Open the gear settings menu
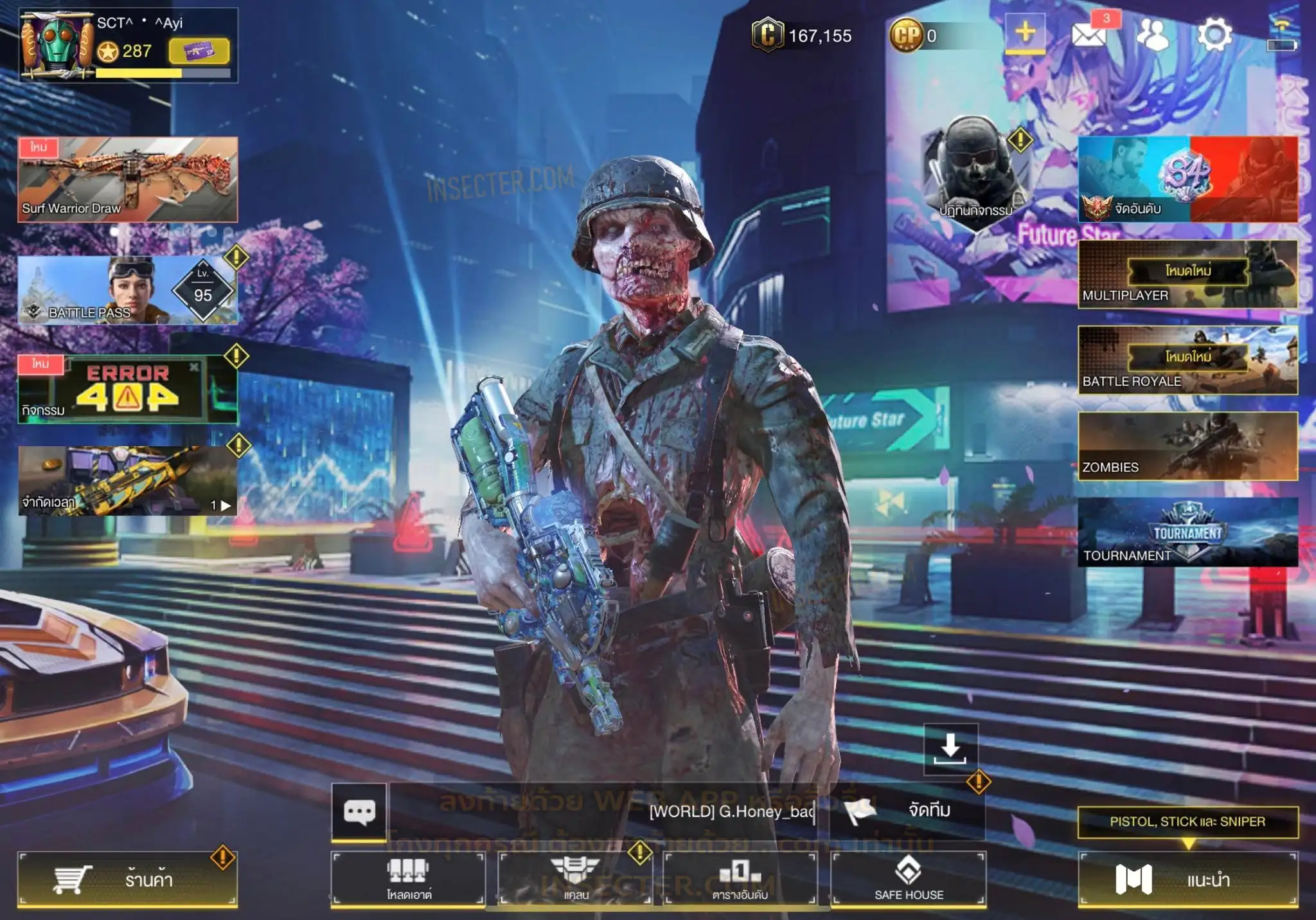The height and width of the screenshot is (920, 1316). [x=1214, y=35]
